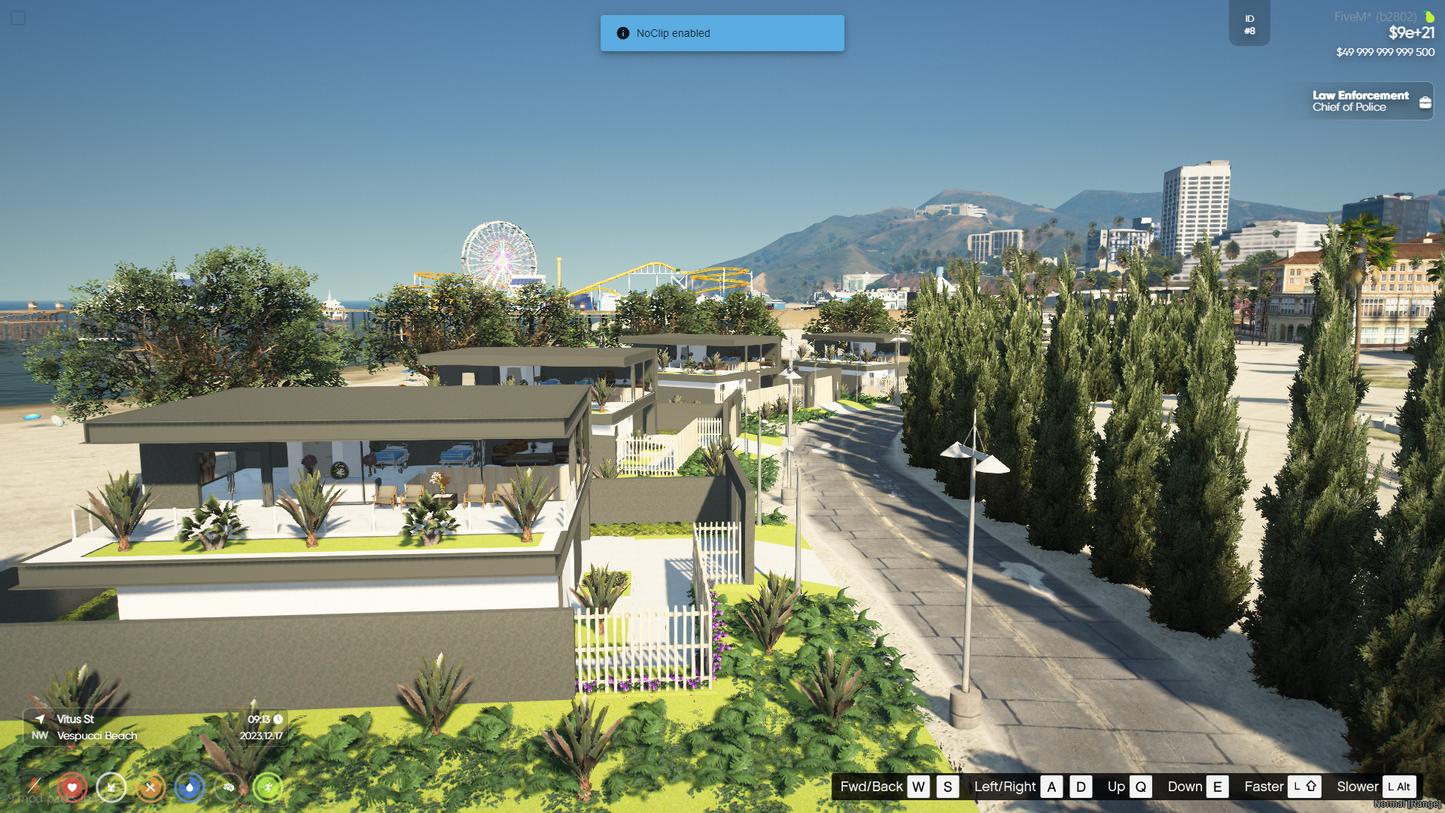Click the NoClip enabled notification banner
The width and height of the screenshot is (1445, 813).
(x=722, y=33)
